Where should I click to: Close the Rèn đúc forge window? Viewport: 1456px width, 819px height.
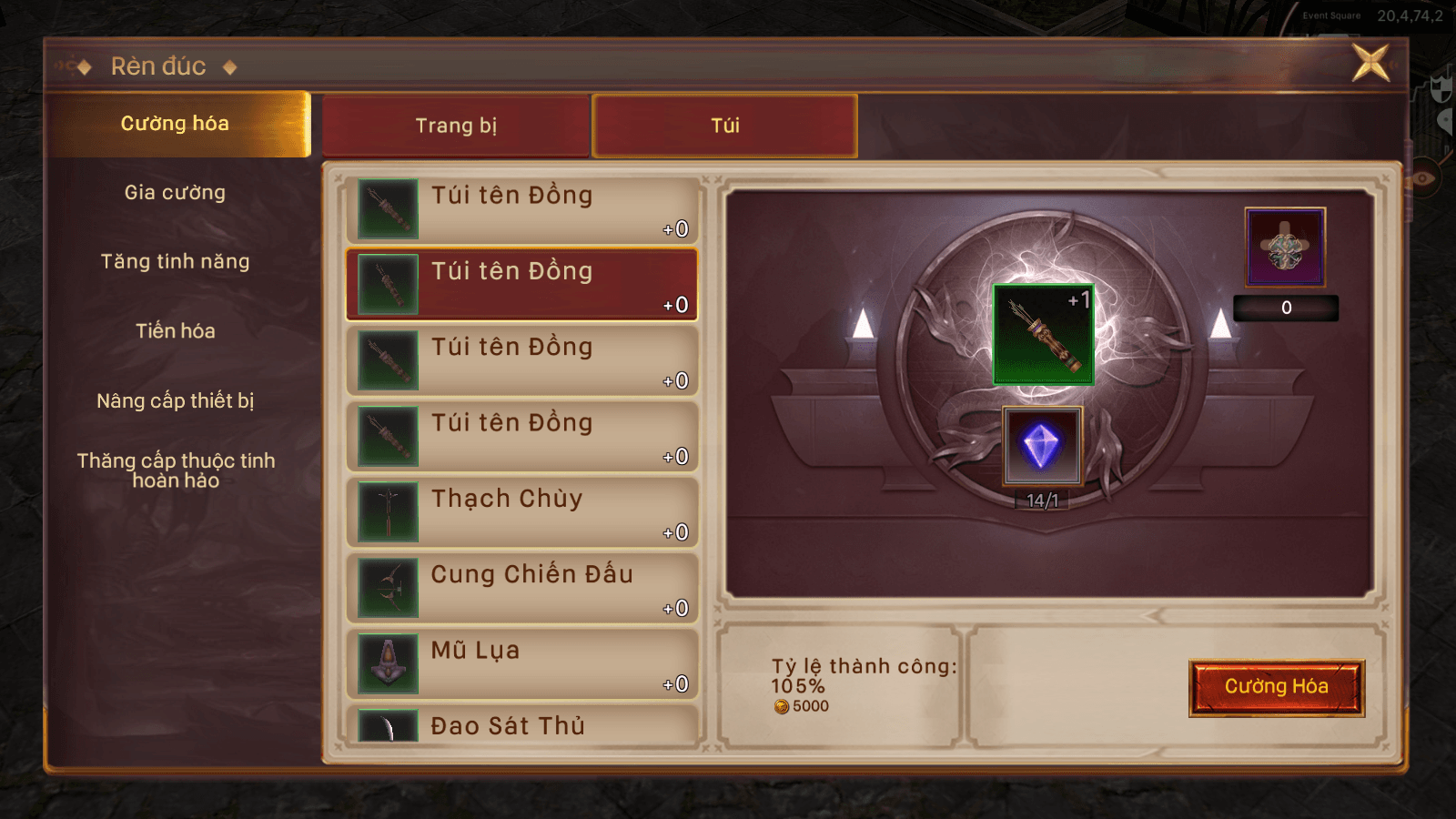click(1370, 63)
